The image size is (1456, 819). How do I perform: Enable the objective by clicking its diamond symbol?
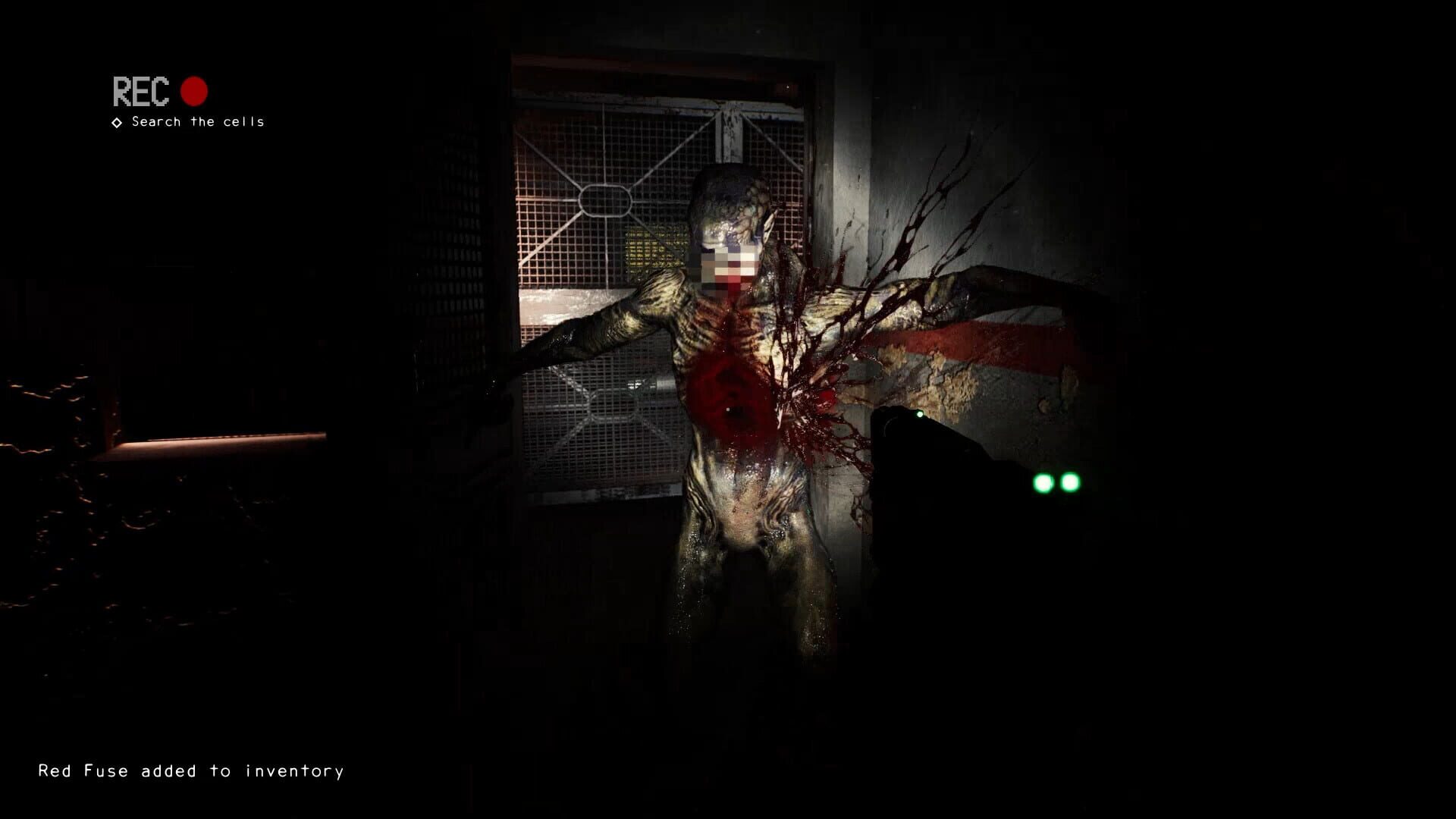pos(116,121)
